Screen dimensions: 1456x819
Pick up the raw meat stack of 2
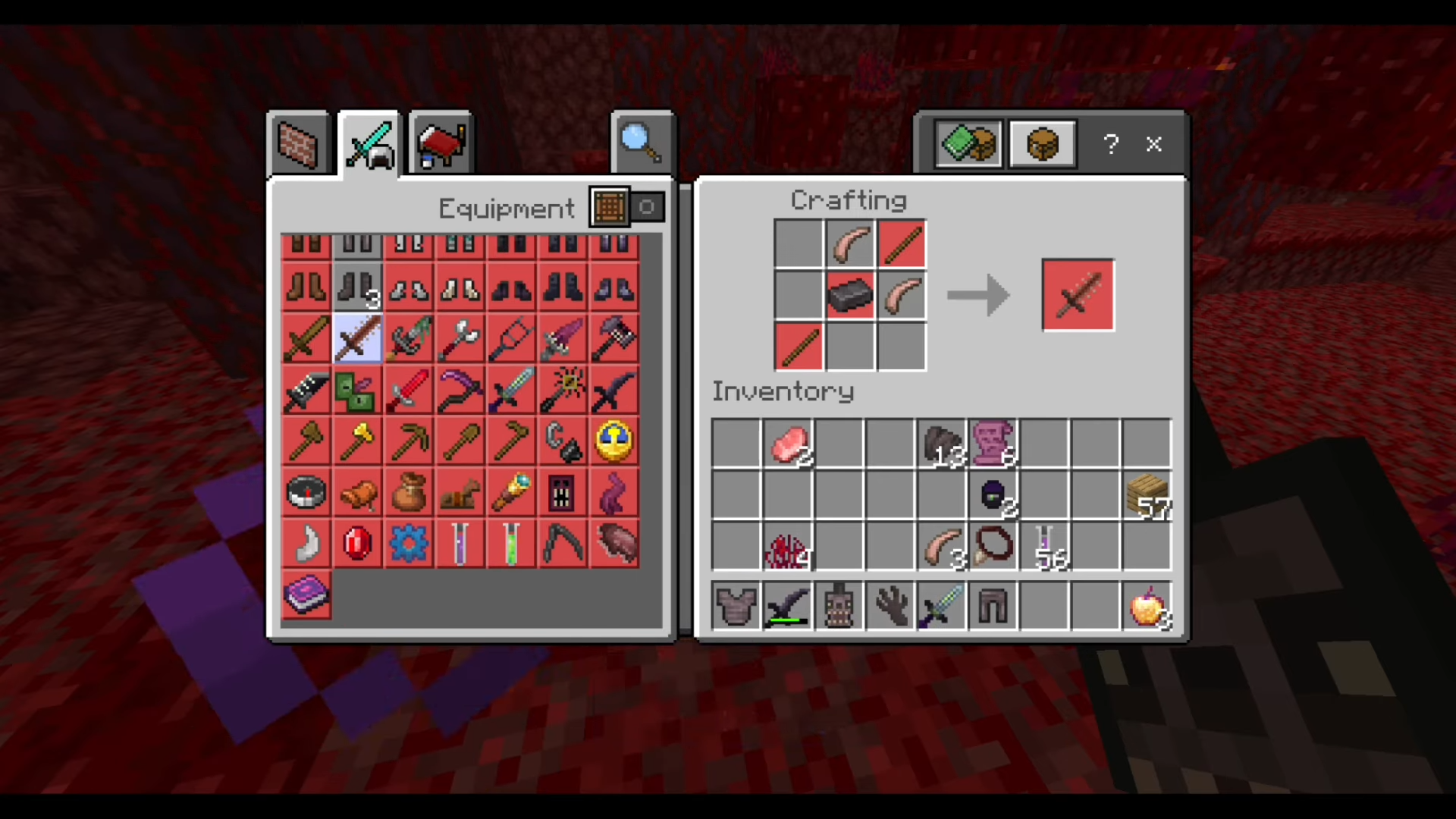tap(788, 444)
